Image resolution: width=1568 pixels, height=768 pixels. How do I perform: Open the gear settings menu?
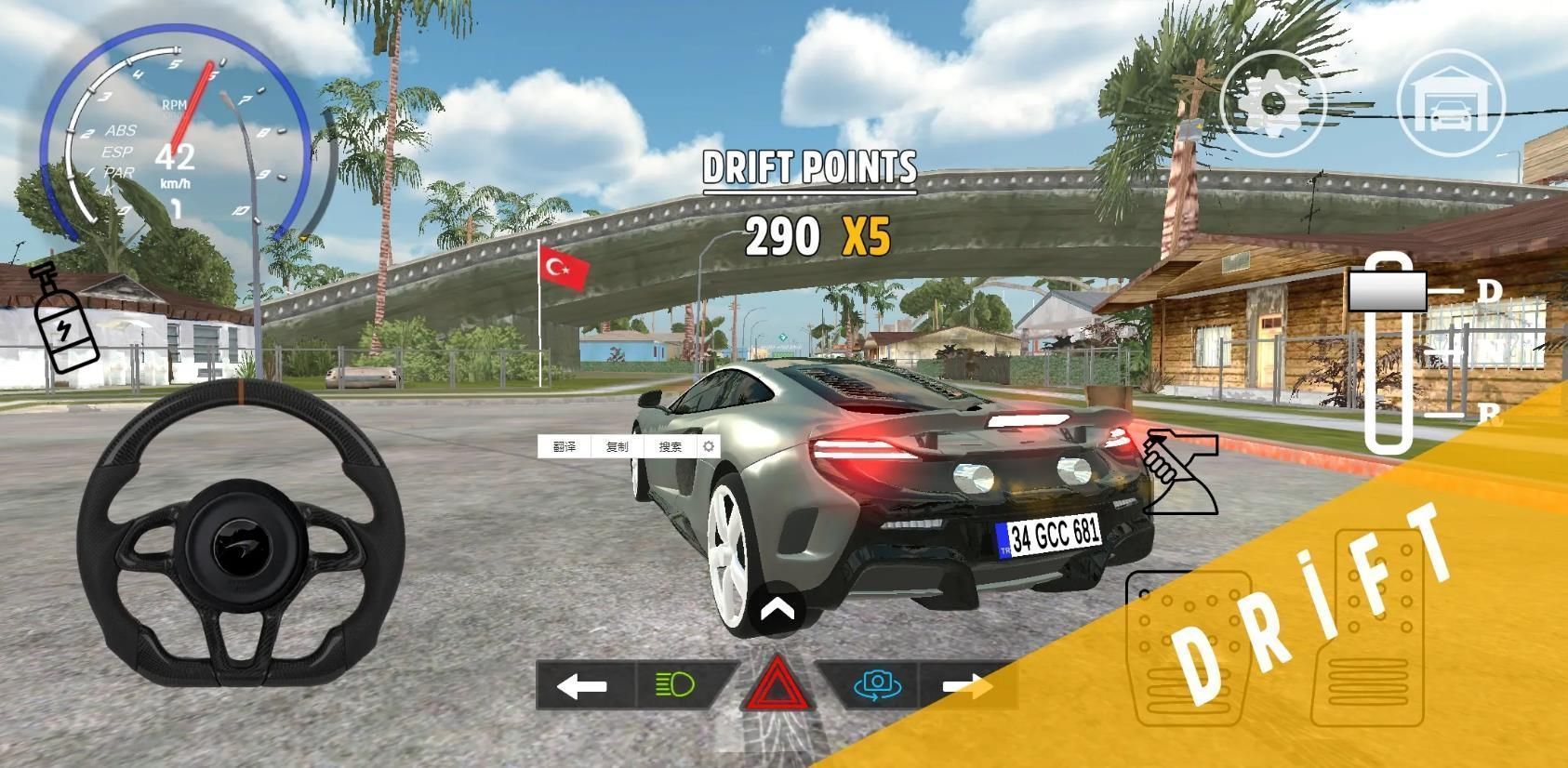click(1273, 102)
